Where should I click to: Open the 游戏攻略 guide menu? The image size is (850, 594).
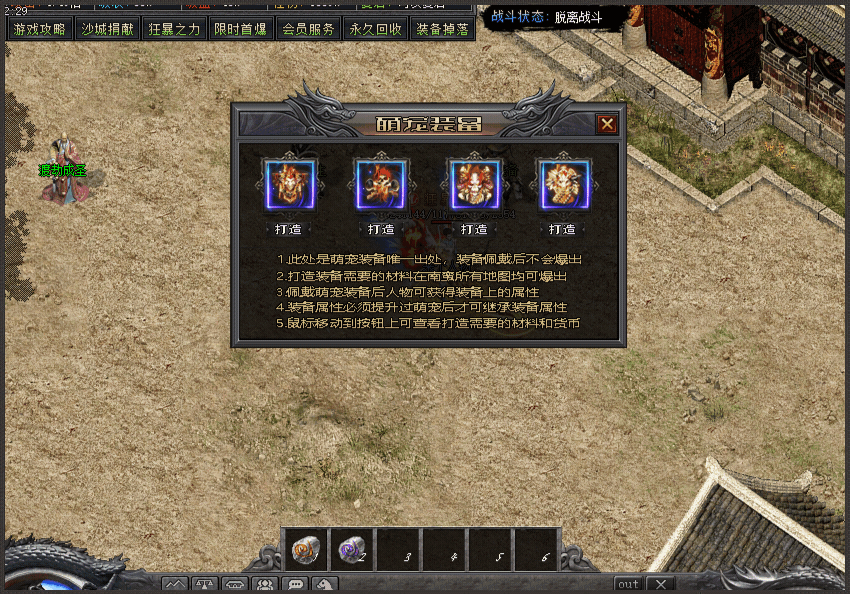click(x=40, y=29)
